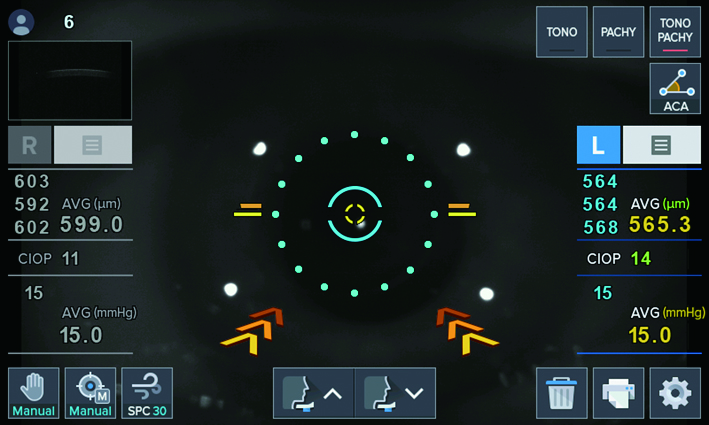Toggle the target Manual alignment button
Image resolution: width=709 pixels, height=425 pixels.
pyautogui.click(x=90, y=393)
